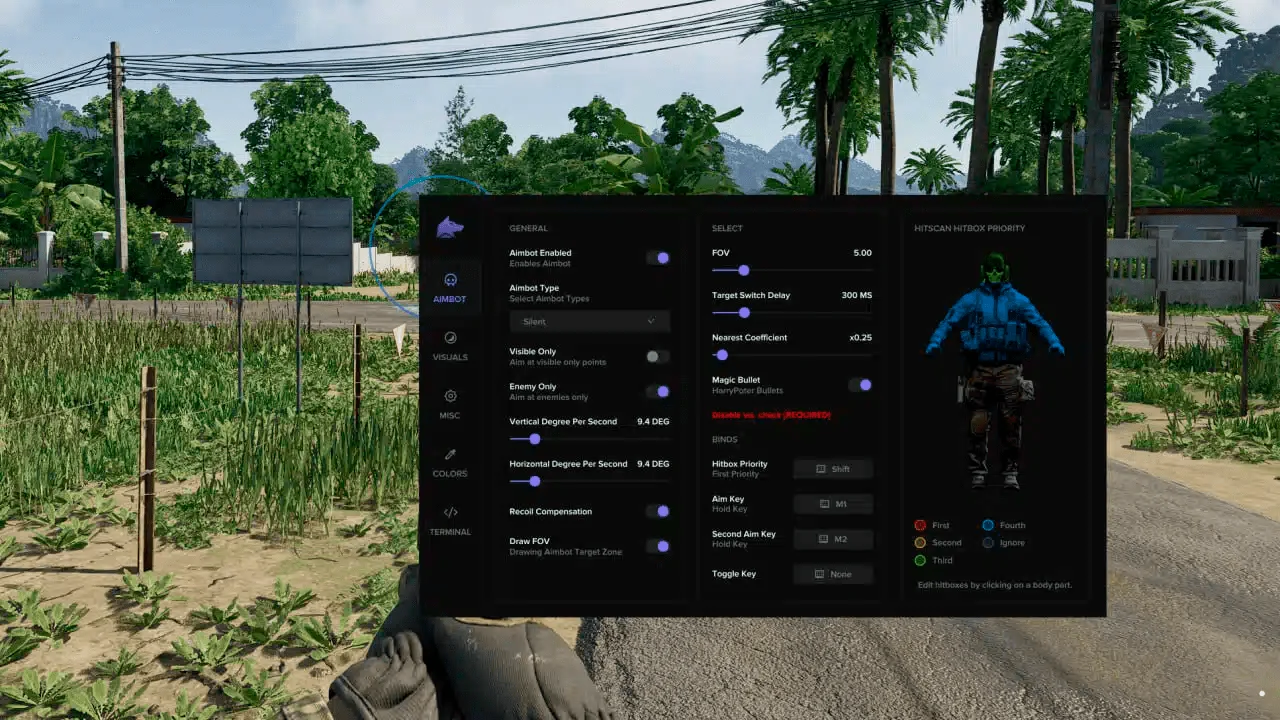The width and height of the screenshot is (1280, 720).
Task: Switch to the Visuals tab
Action: tap(450, 345)
